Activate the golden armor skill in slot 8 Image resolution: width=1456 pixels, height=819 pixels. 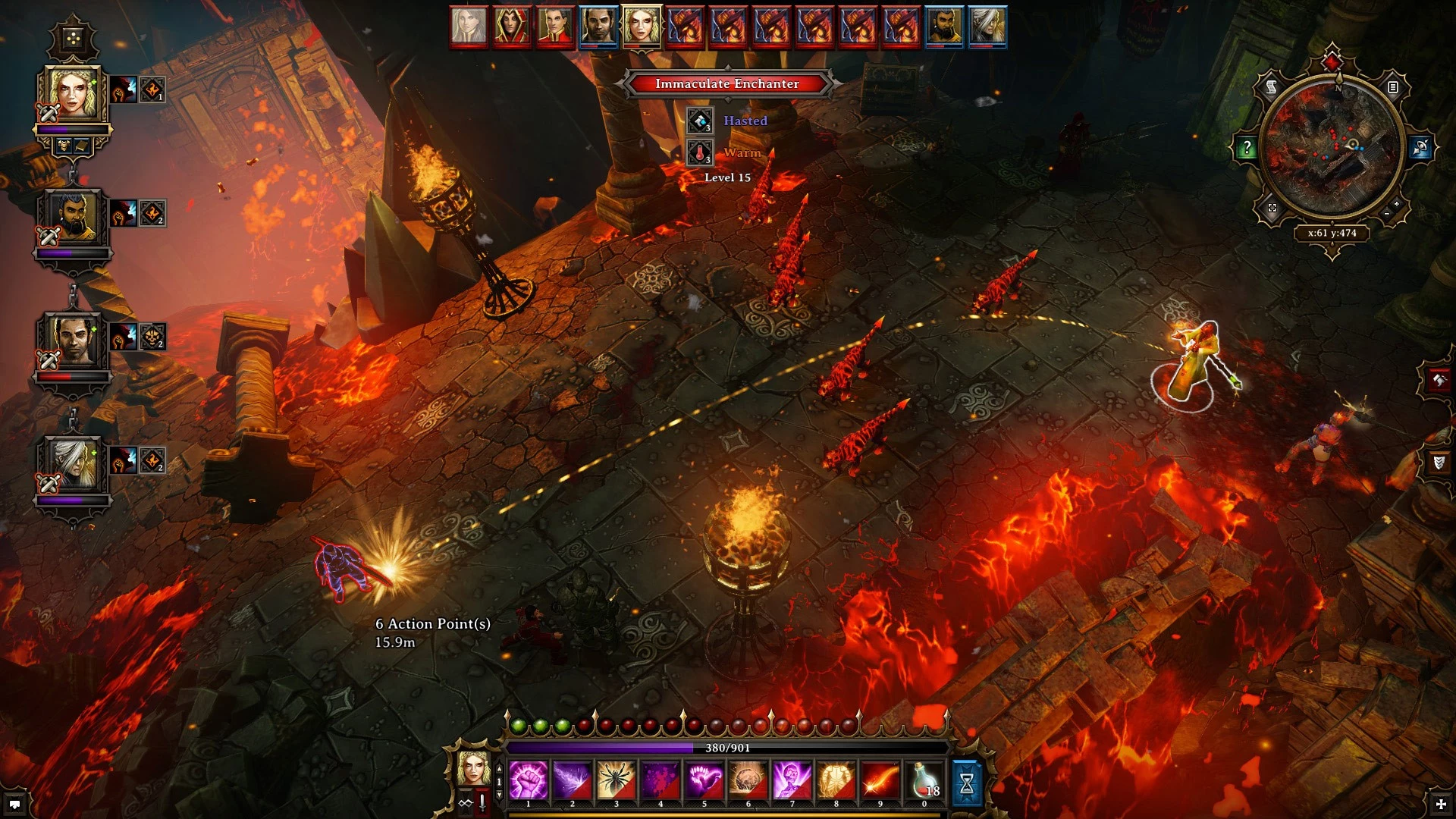[x=836, y=780]
